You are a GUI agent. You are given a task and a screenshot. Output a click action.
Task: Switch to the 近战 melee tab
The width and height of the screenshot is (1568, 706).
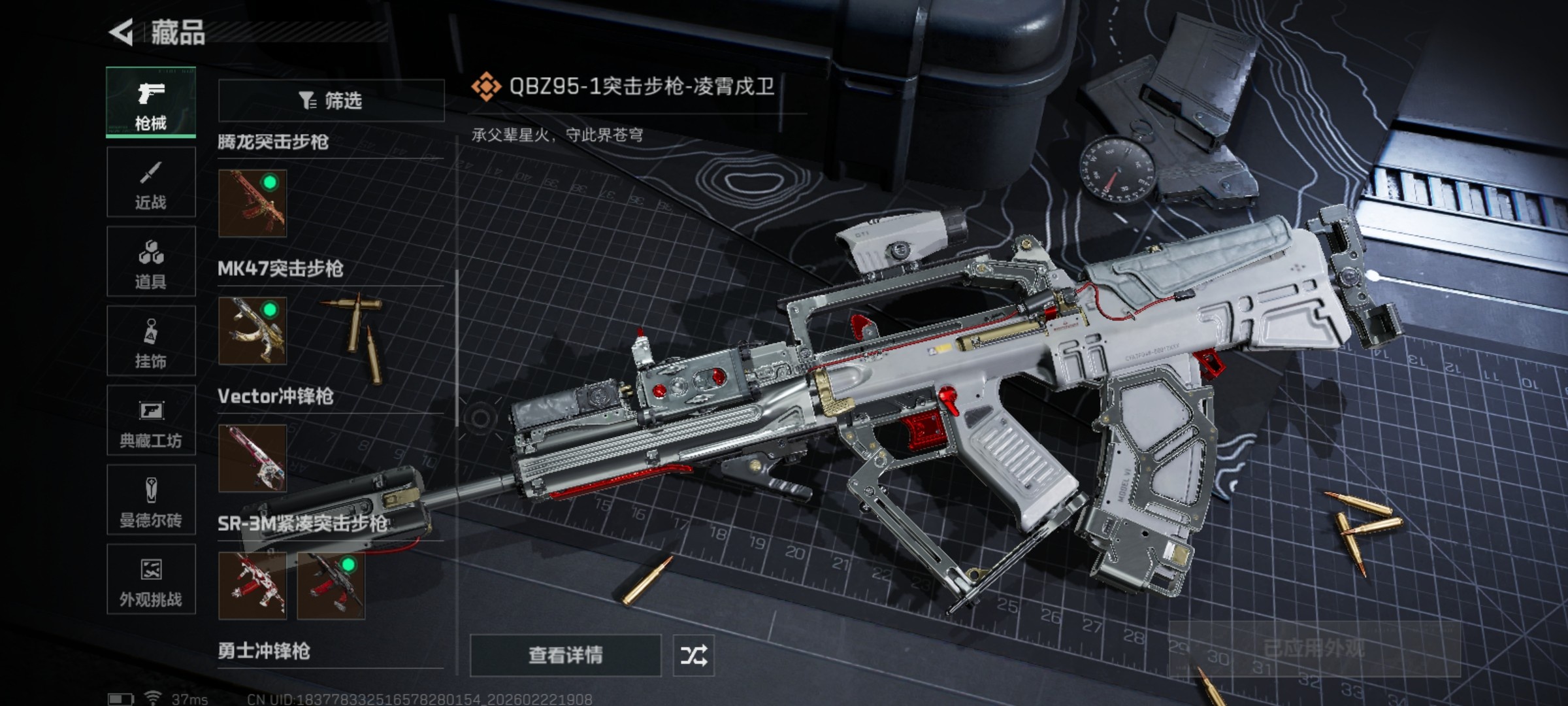pyautogui.click(x=151, y=183)
